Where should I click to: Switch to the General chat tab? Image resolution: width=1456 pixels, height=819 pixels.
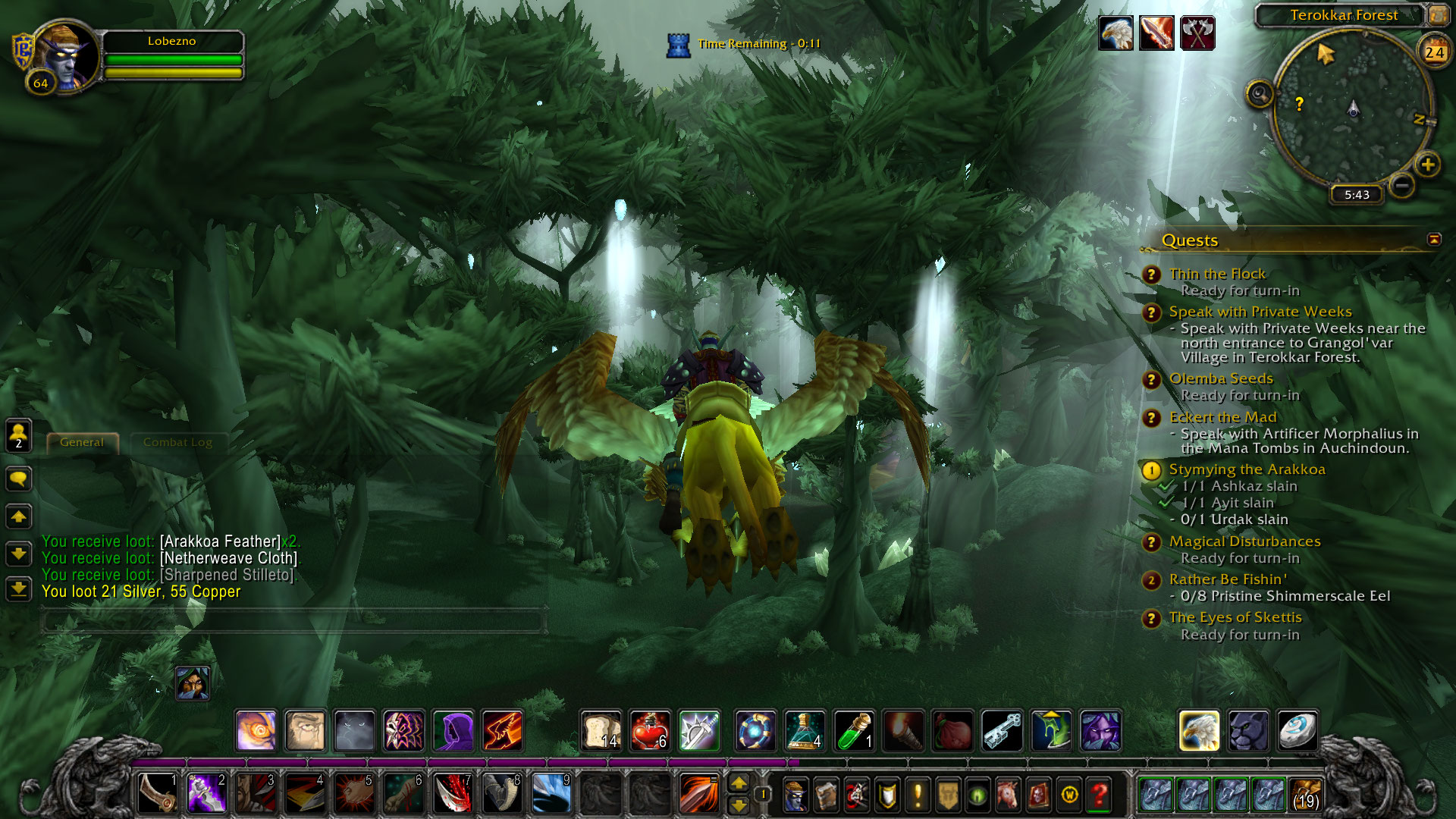82,442
